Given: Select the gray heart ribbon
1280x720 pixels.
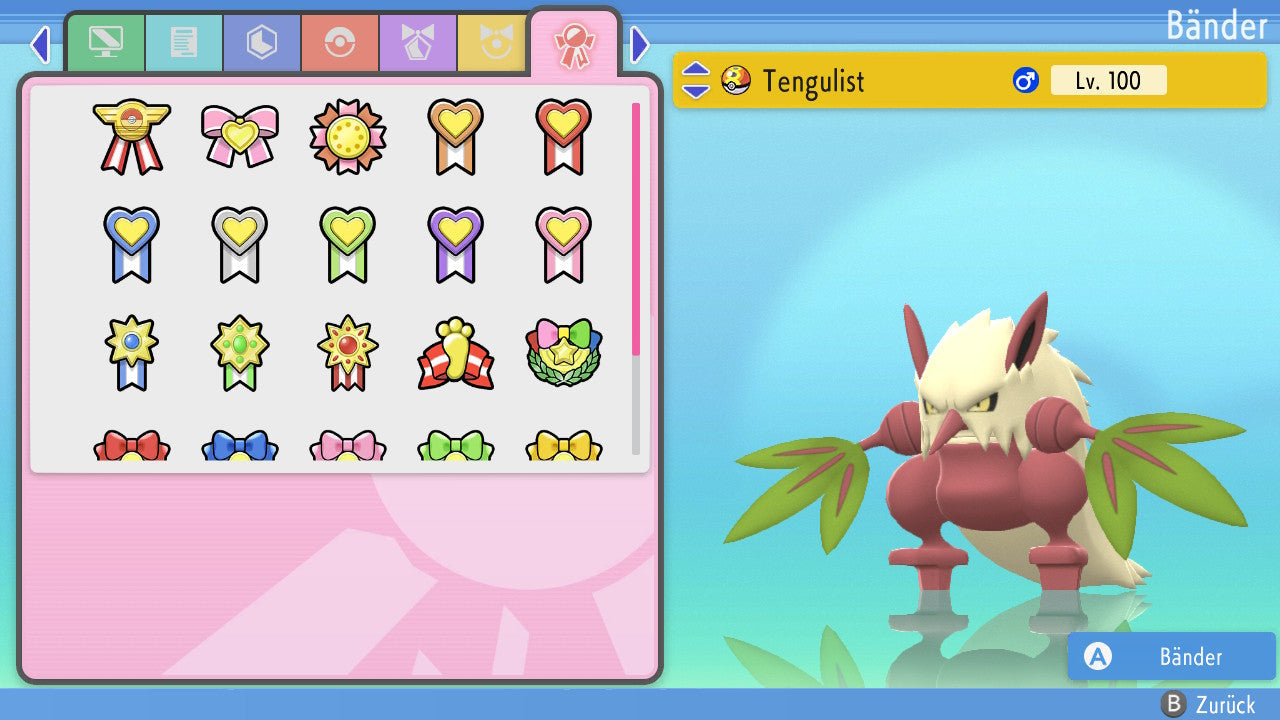Looking at the screenshot, I should coord(240,244).
